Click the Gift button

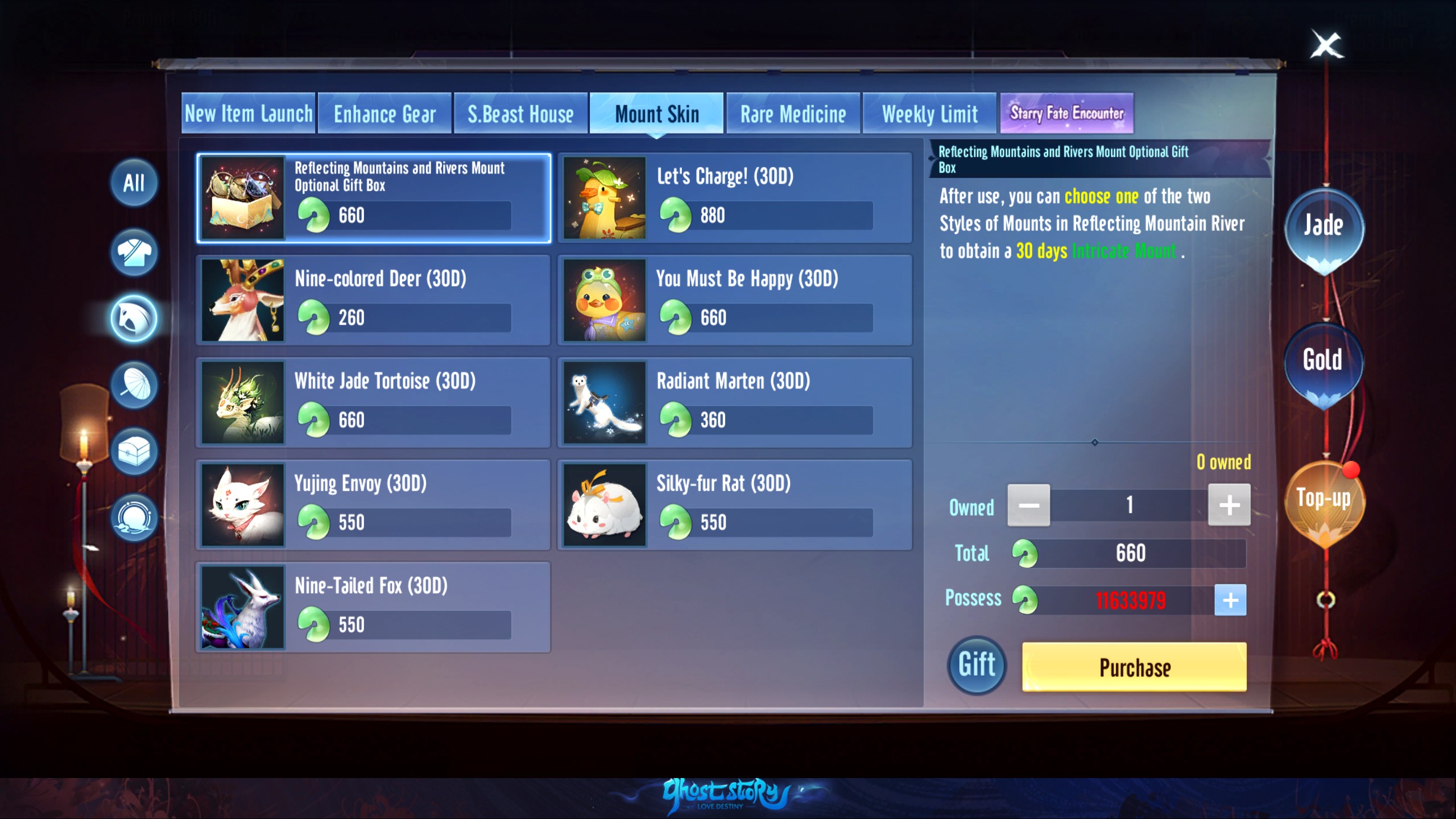pyautogui.click(x=977, y=665)
